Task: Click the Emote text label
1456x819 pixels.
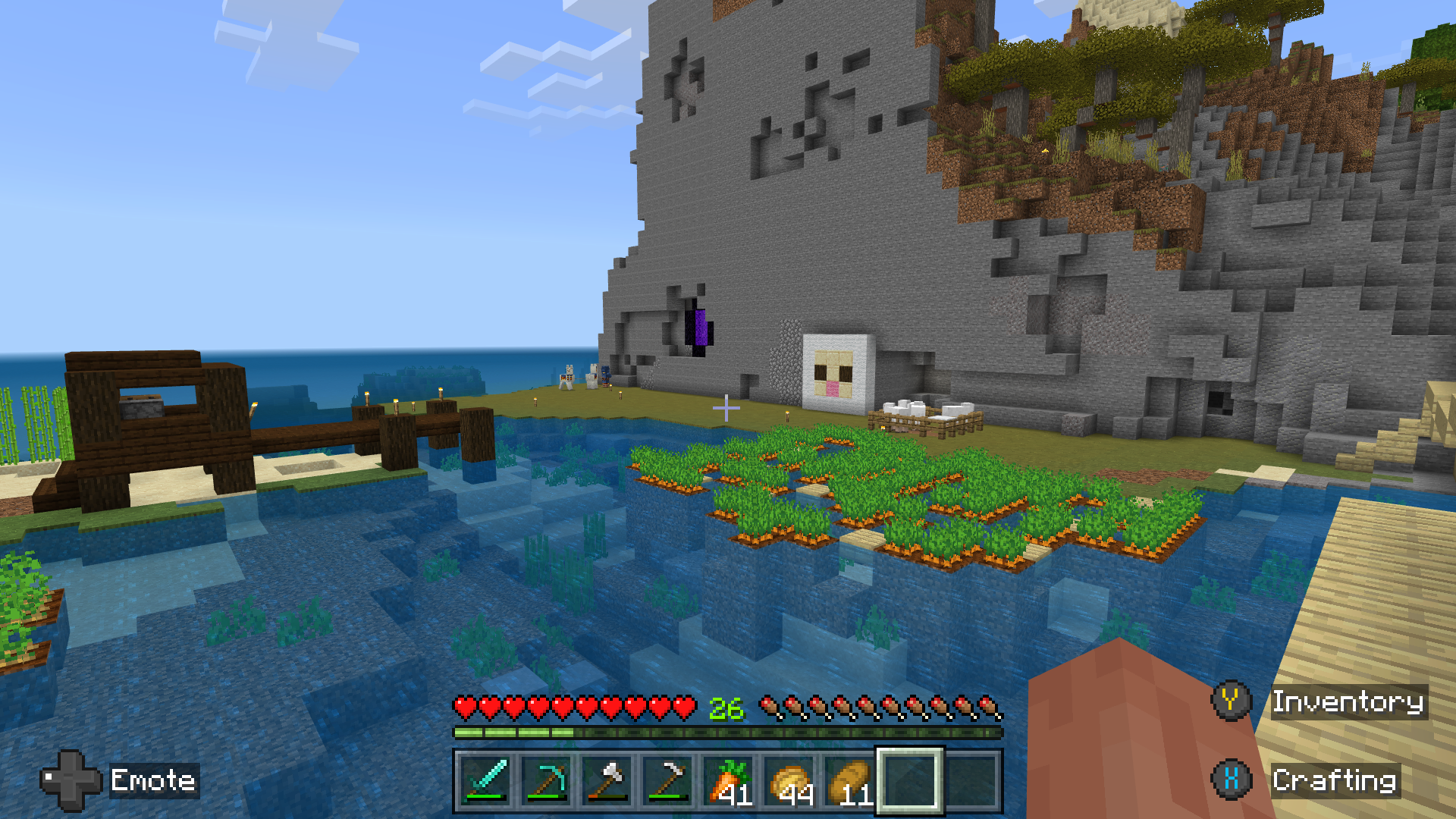Action: click(153, 780)
